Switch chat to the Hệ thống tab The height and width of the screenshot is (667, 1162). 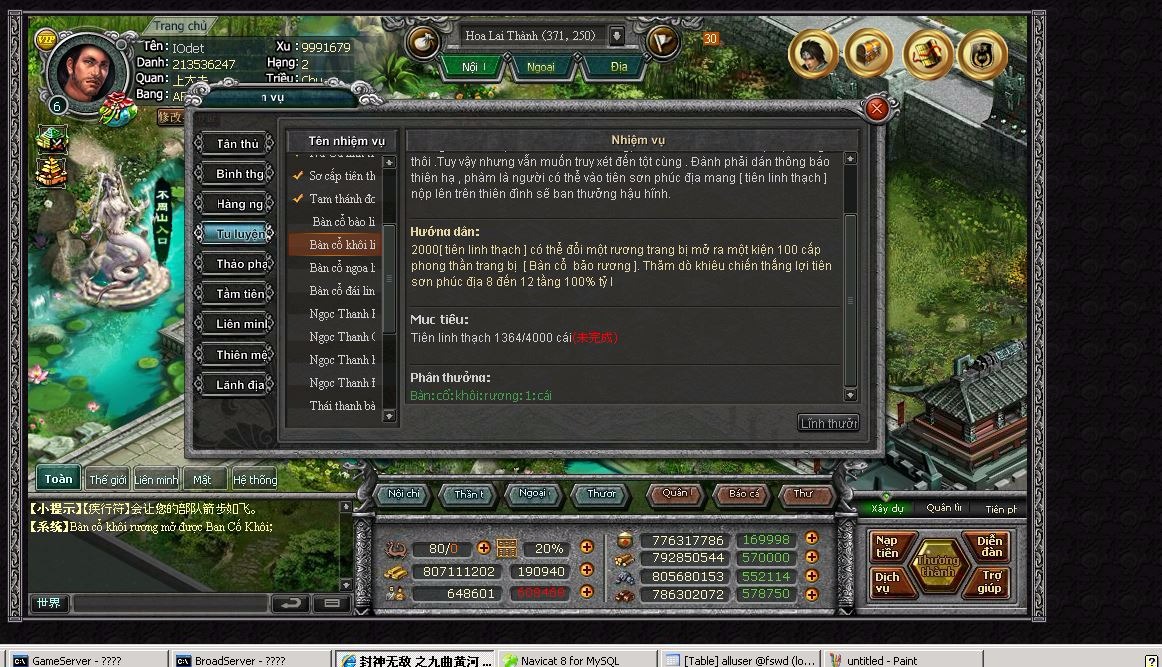click(x=255, y=480)
